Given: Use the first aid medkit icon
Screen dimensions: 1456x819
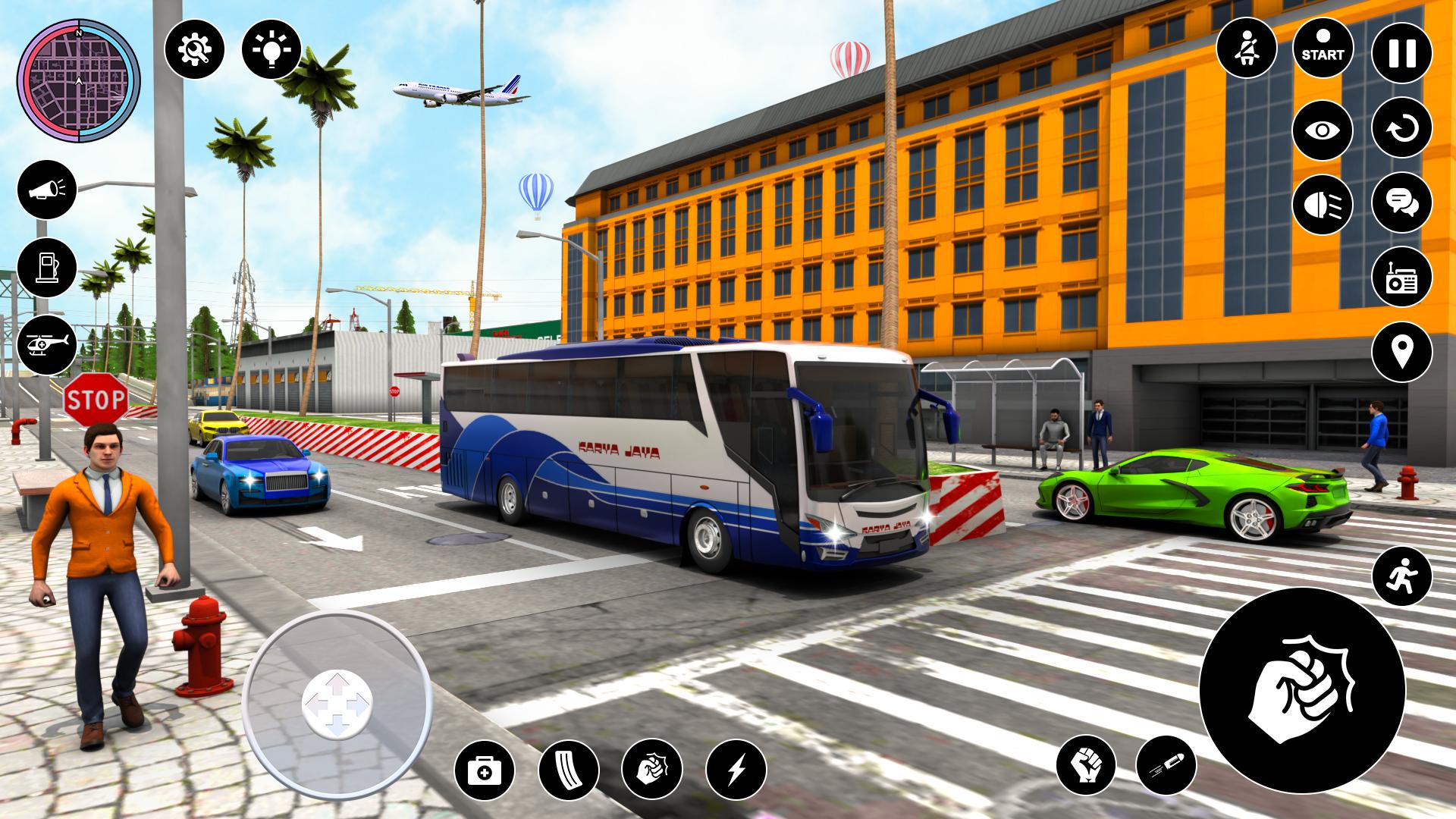Looking at the screenshot, I should click(485, 771).
